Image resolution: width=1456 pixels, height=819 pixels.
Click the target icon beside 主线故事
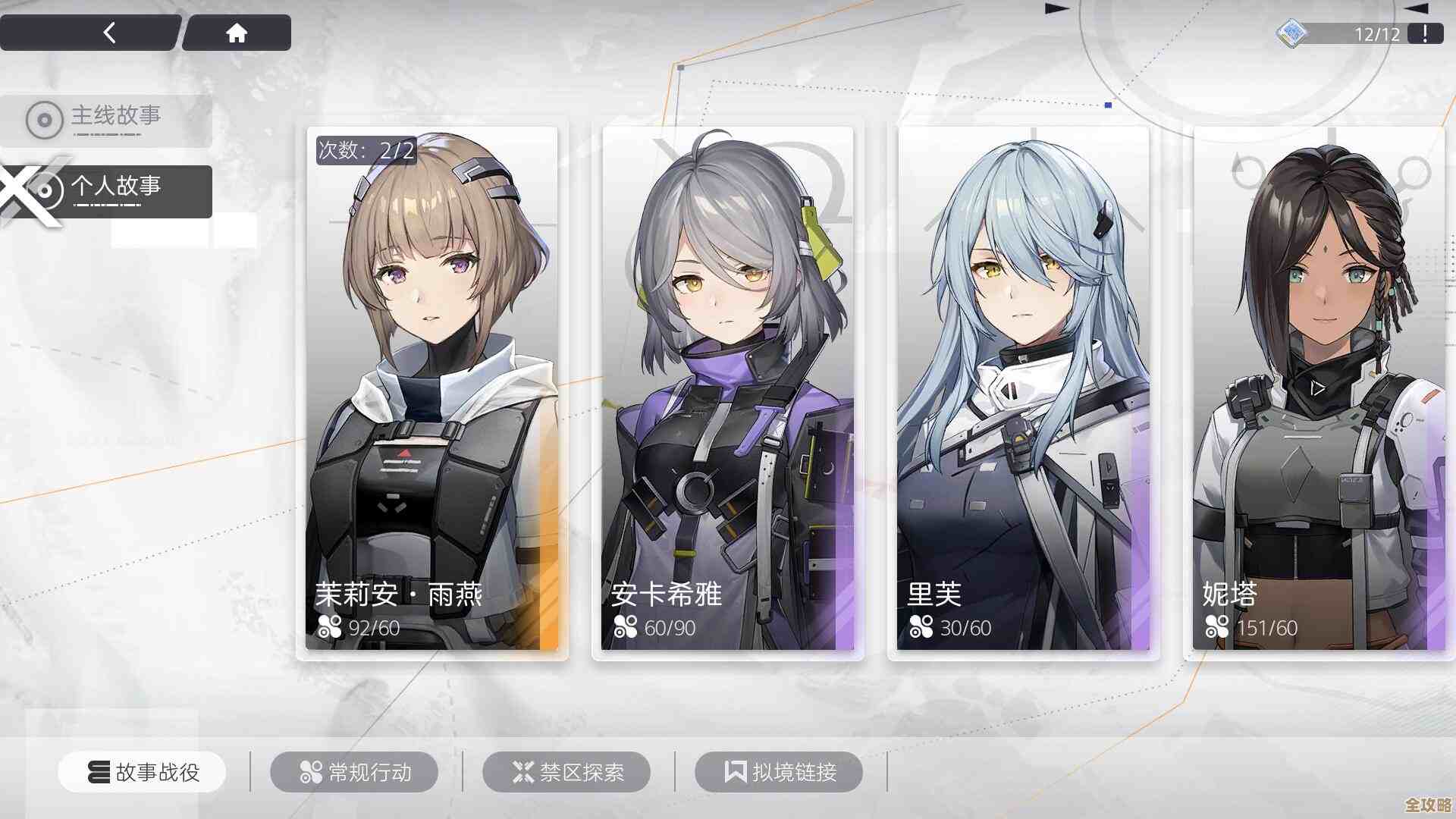[43, 118]
